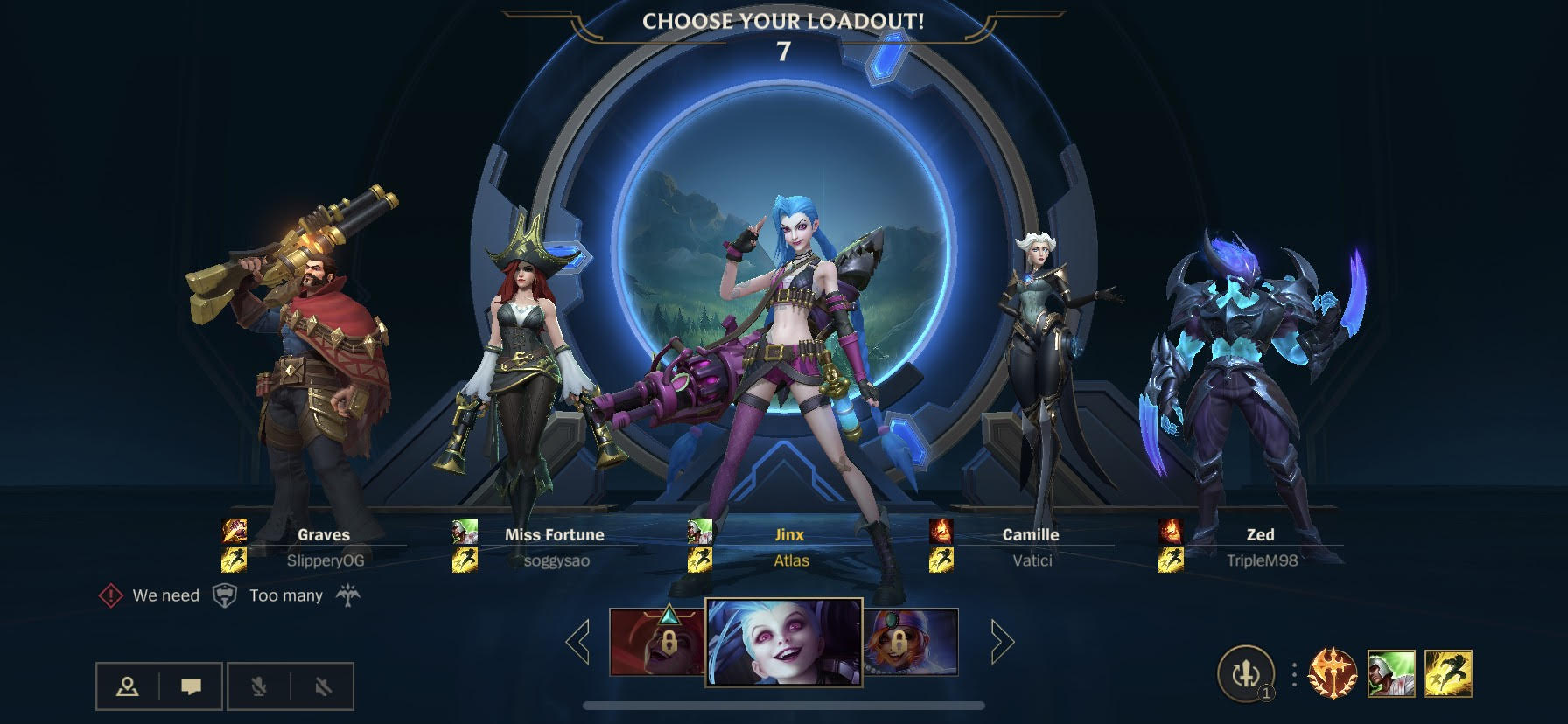Choose the highlighted Jinx skin thumbnail
Viewport: 1568px width, 724px height.
click(x=784, y=643)
